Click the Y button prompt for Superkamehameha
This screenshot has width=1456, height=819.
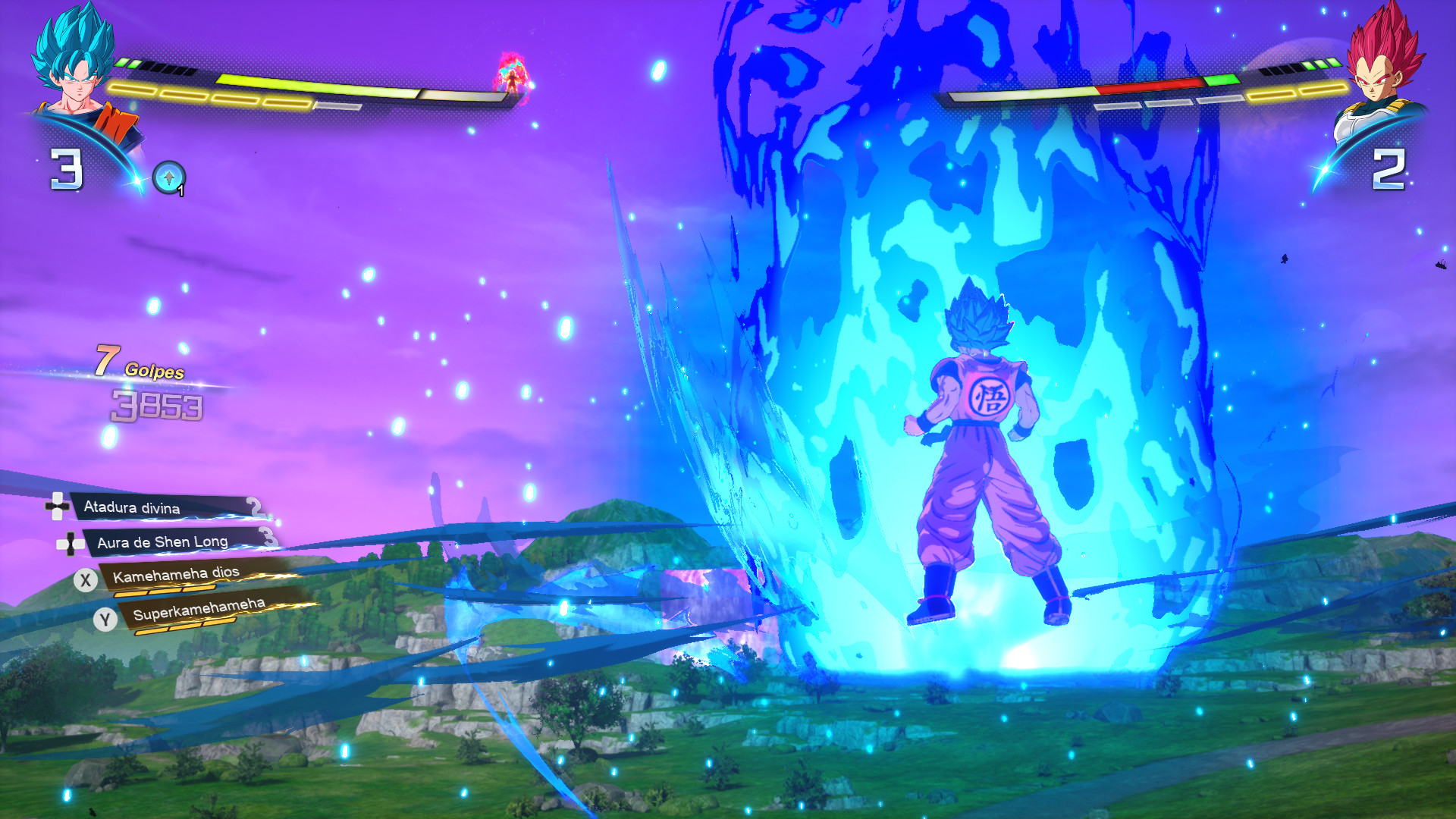(106, 620)
